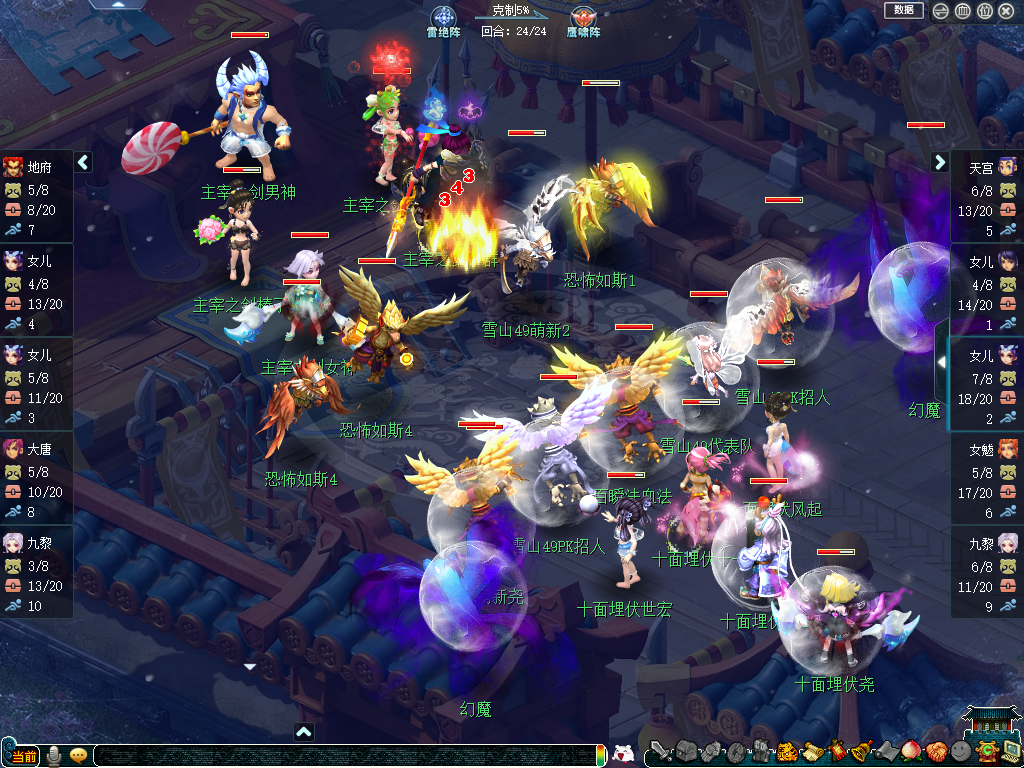This screenshot has width=1024, height=768.
Task: Open the tiger head icon in toolbar
Action: [x=786, y=752]
